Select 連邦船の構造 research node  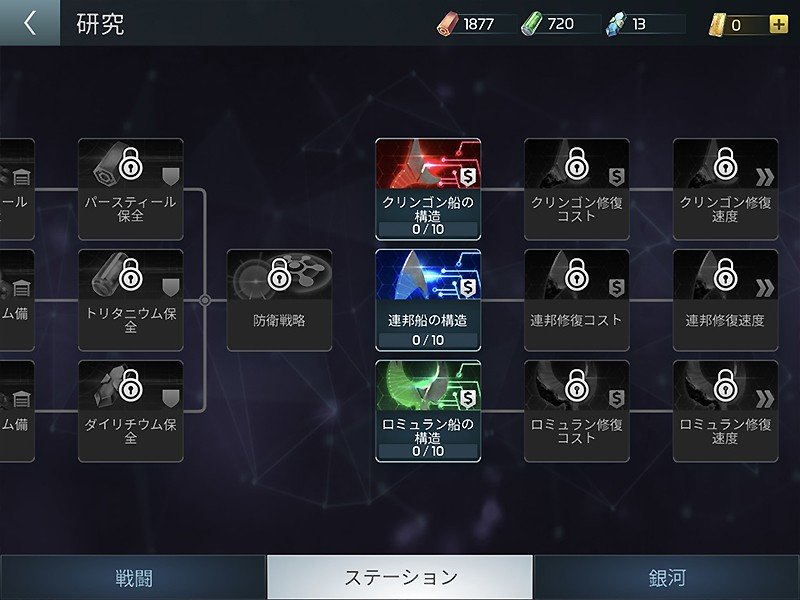(x=428, y=300)
